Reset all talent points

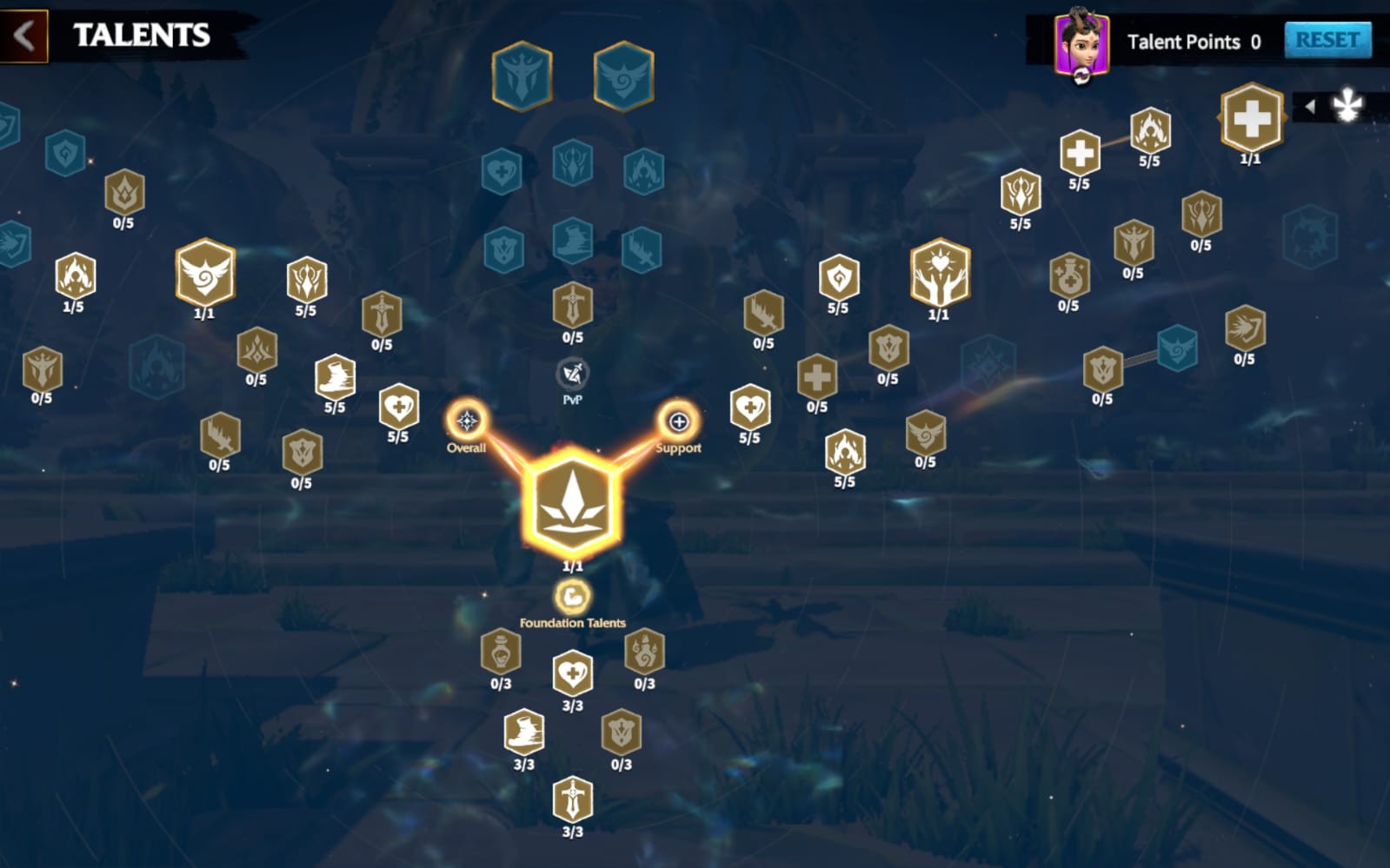(x=1327, y=40)
